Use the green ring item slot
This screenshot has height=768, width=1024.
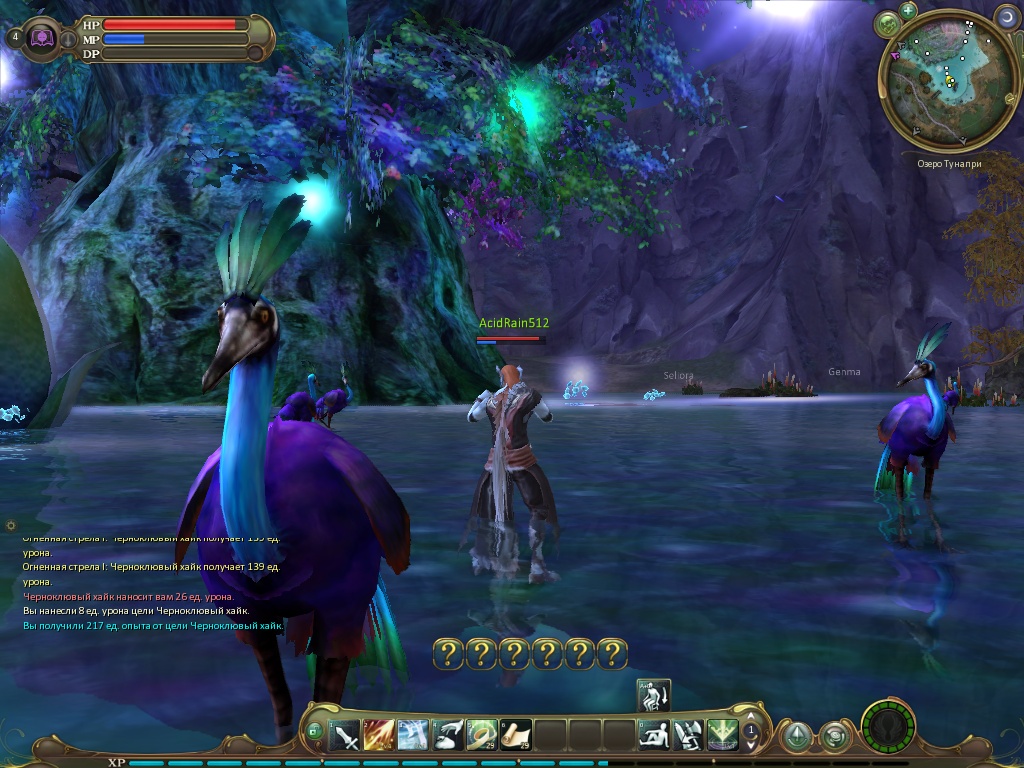(x=481, y=735)
